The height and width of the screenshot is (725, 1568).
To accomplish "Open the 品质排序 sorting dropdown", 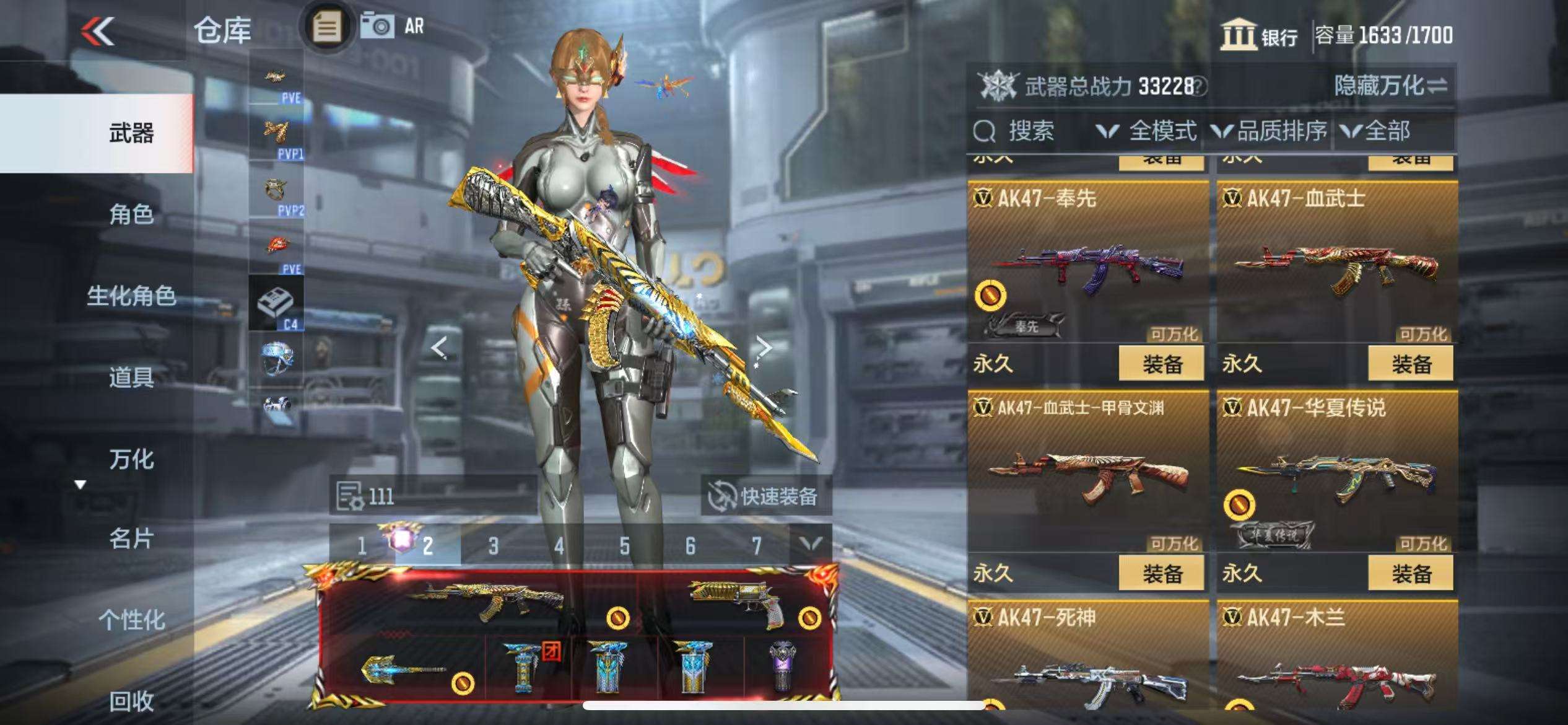I will click(x=1270, y=131).
